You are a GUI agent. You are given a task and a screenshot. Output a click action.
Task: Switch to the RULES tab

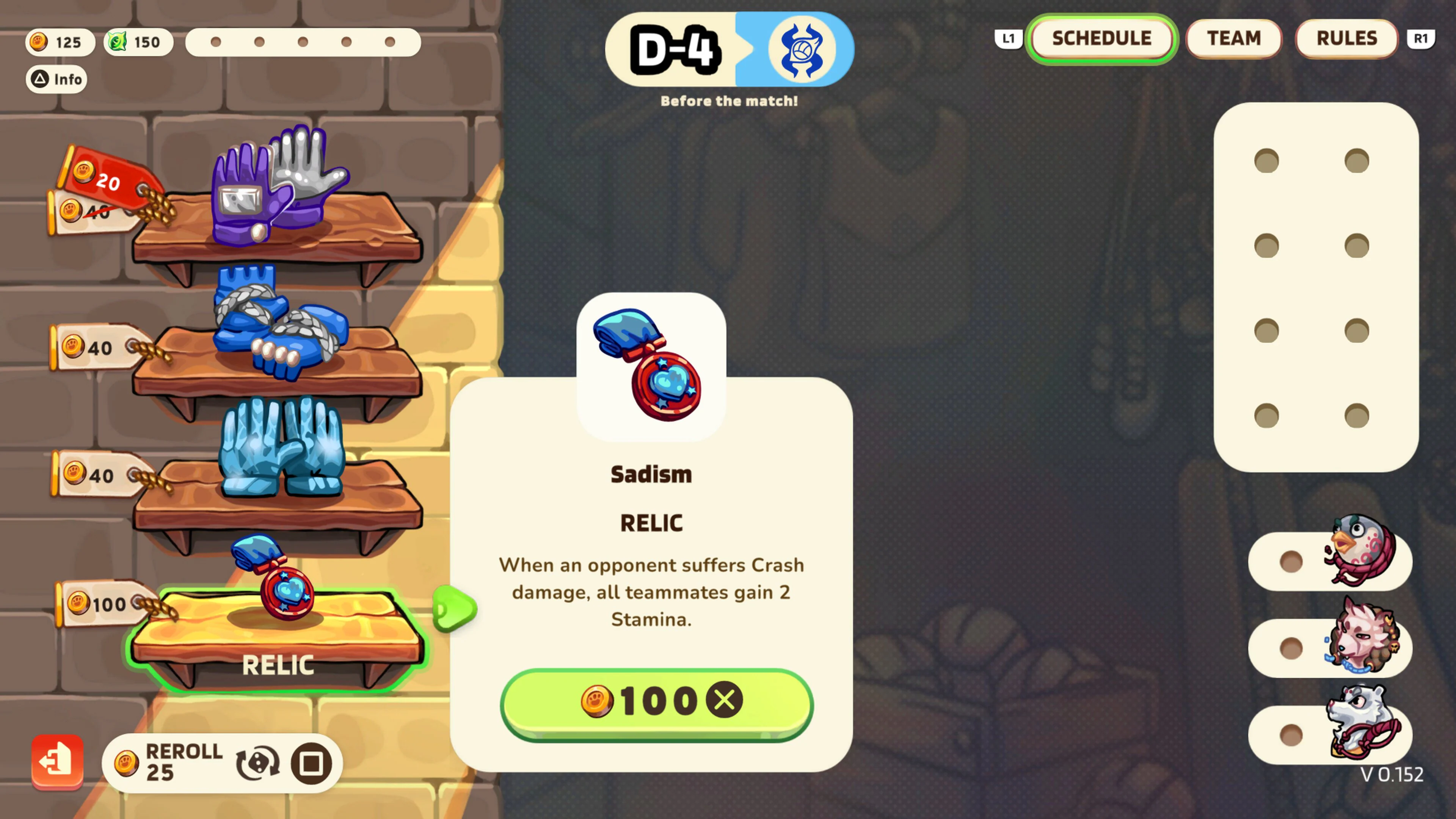tap(1346, 38)
